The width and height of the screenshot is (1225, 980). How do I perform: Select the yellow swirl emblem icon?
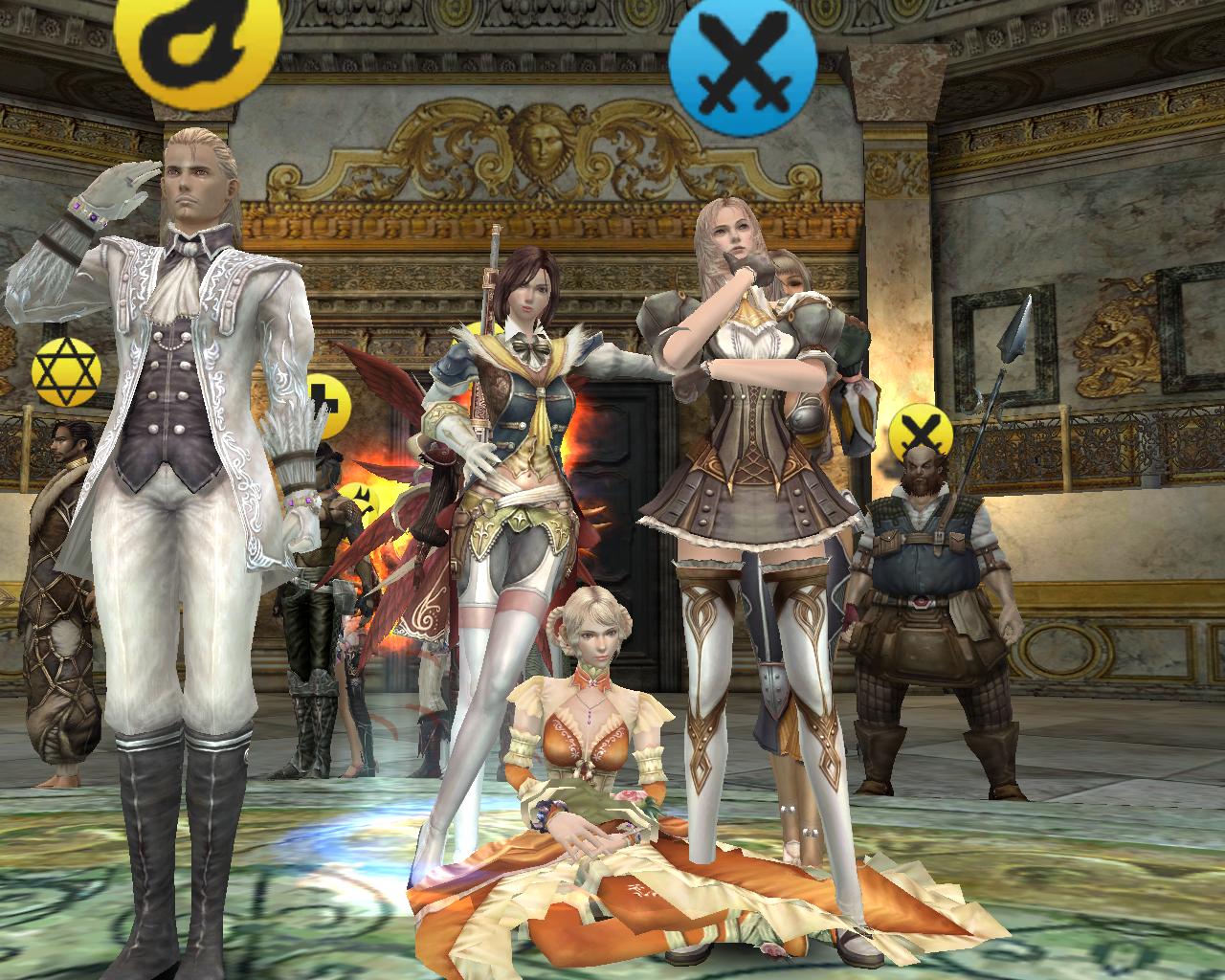pyautogui.click(x=198, y=38)
